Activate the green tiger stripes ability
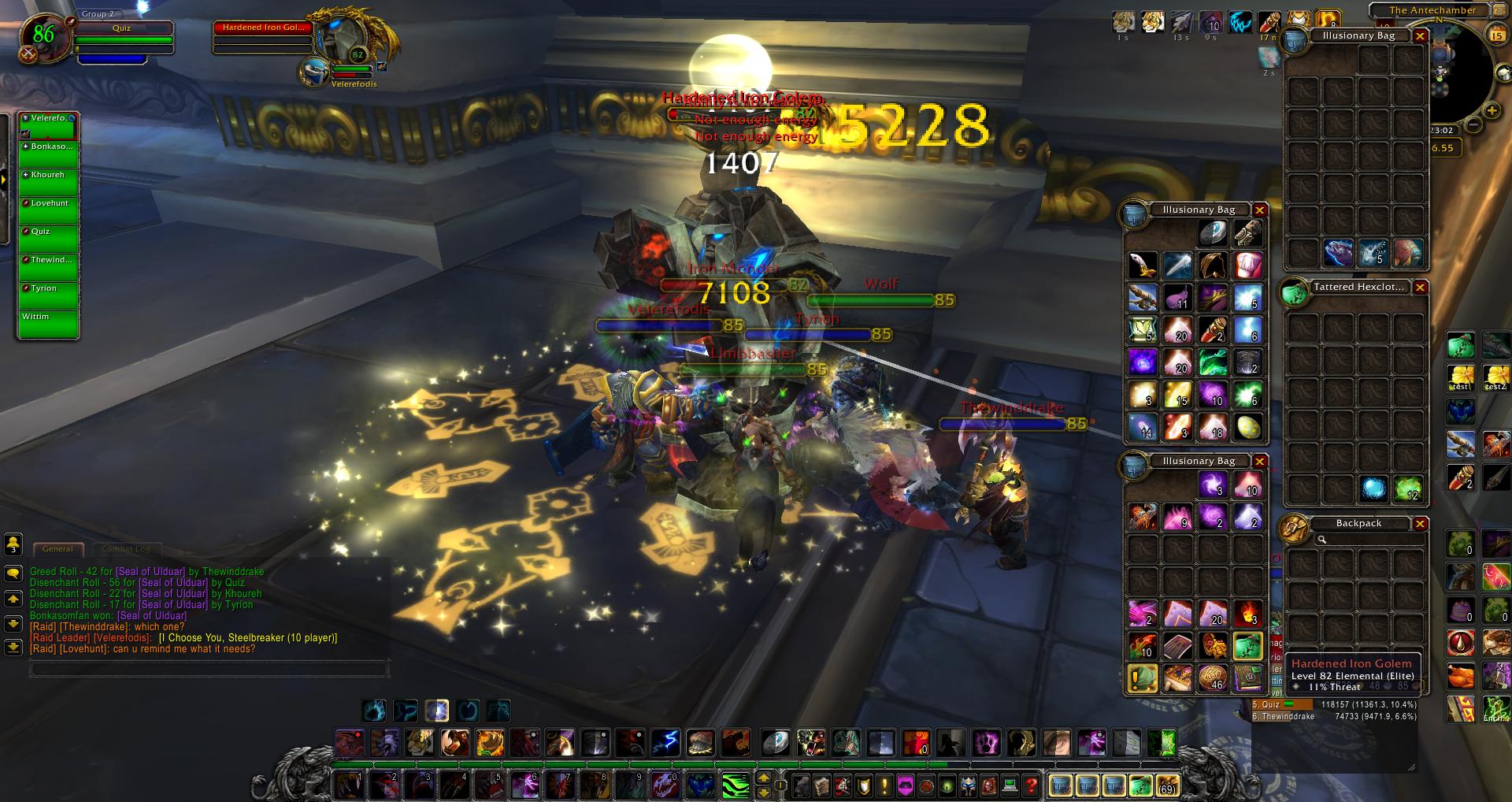1512x802 pixels. (x=735, y=785)
